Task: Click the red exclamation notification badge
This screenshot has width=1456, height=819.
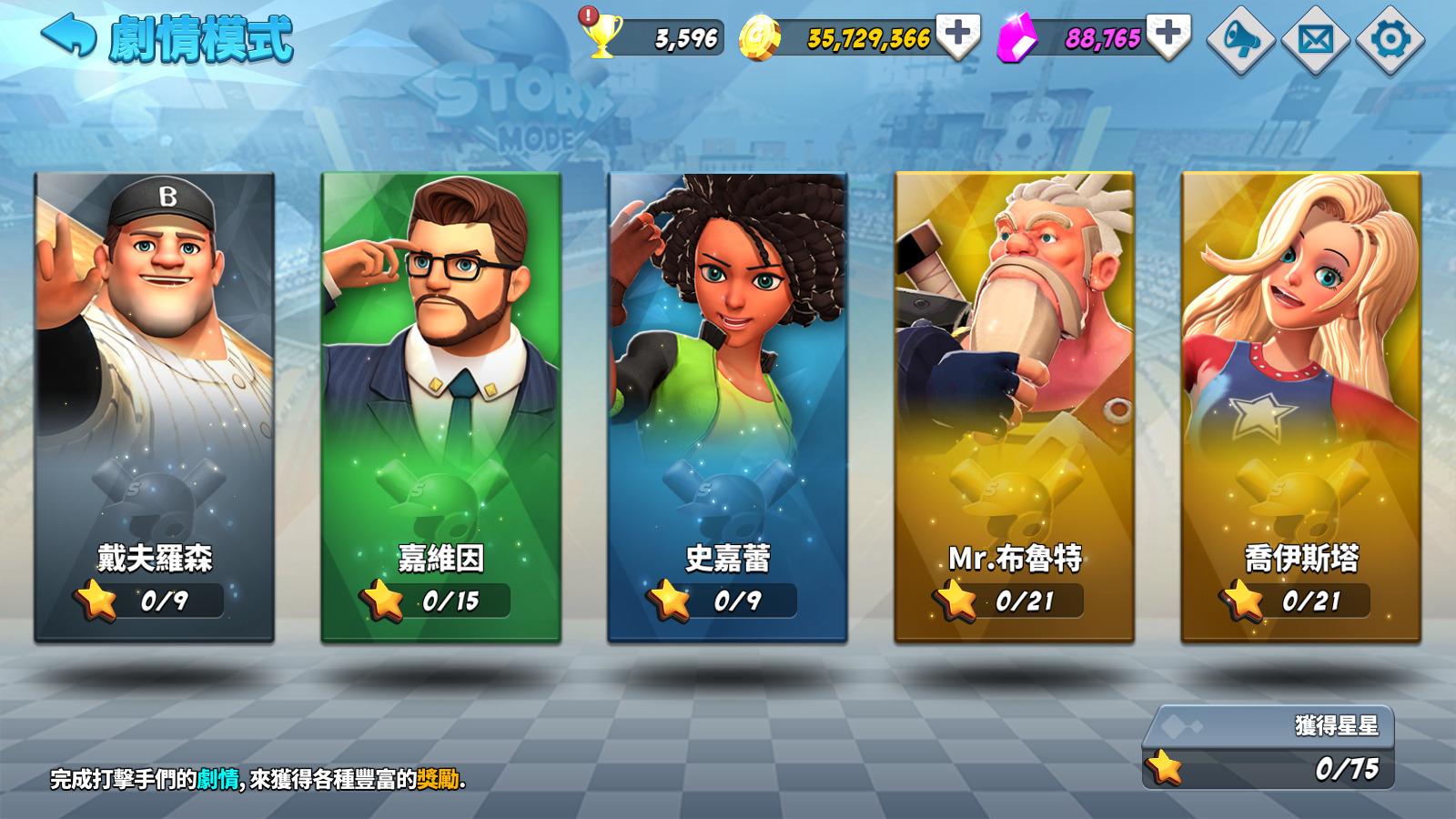Action: pos(587,15)
